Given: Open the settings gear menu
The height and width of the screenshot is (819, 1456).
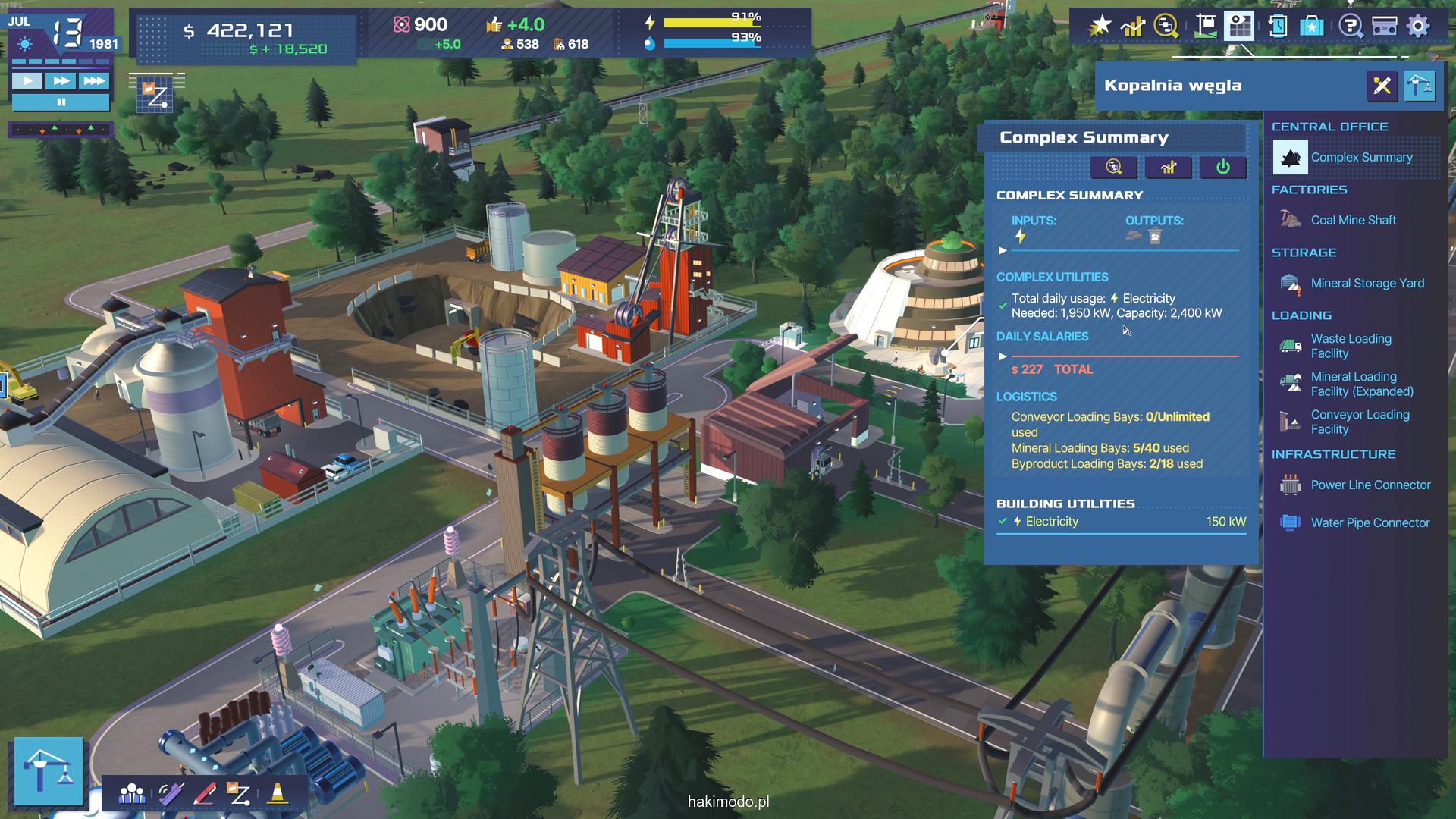Looking at the screenshot, I should coord(1418,27).
